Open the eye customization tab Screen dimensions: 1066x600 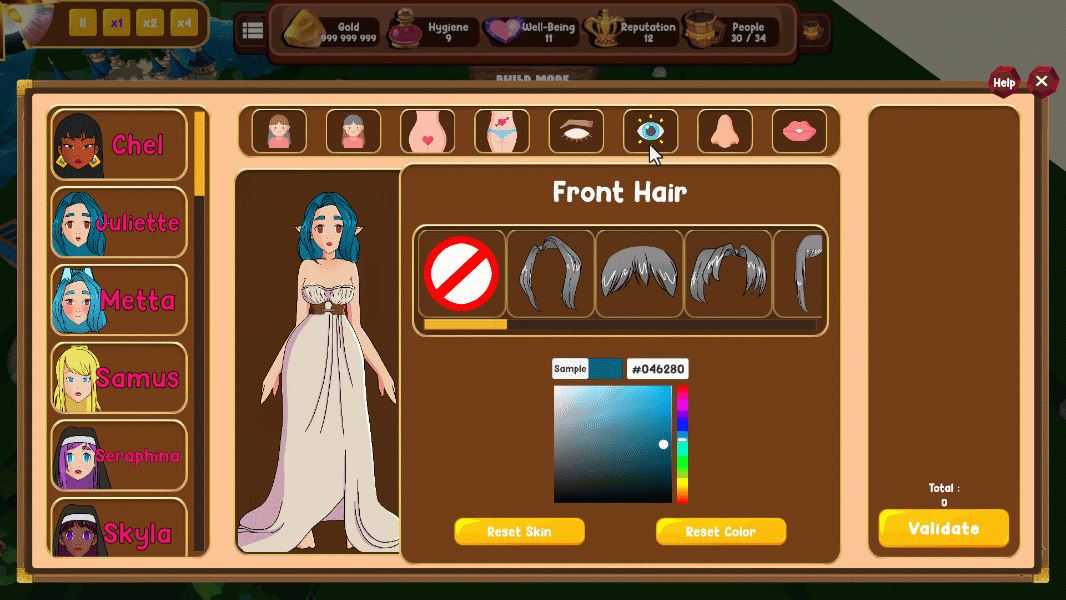[650, 131]
